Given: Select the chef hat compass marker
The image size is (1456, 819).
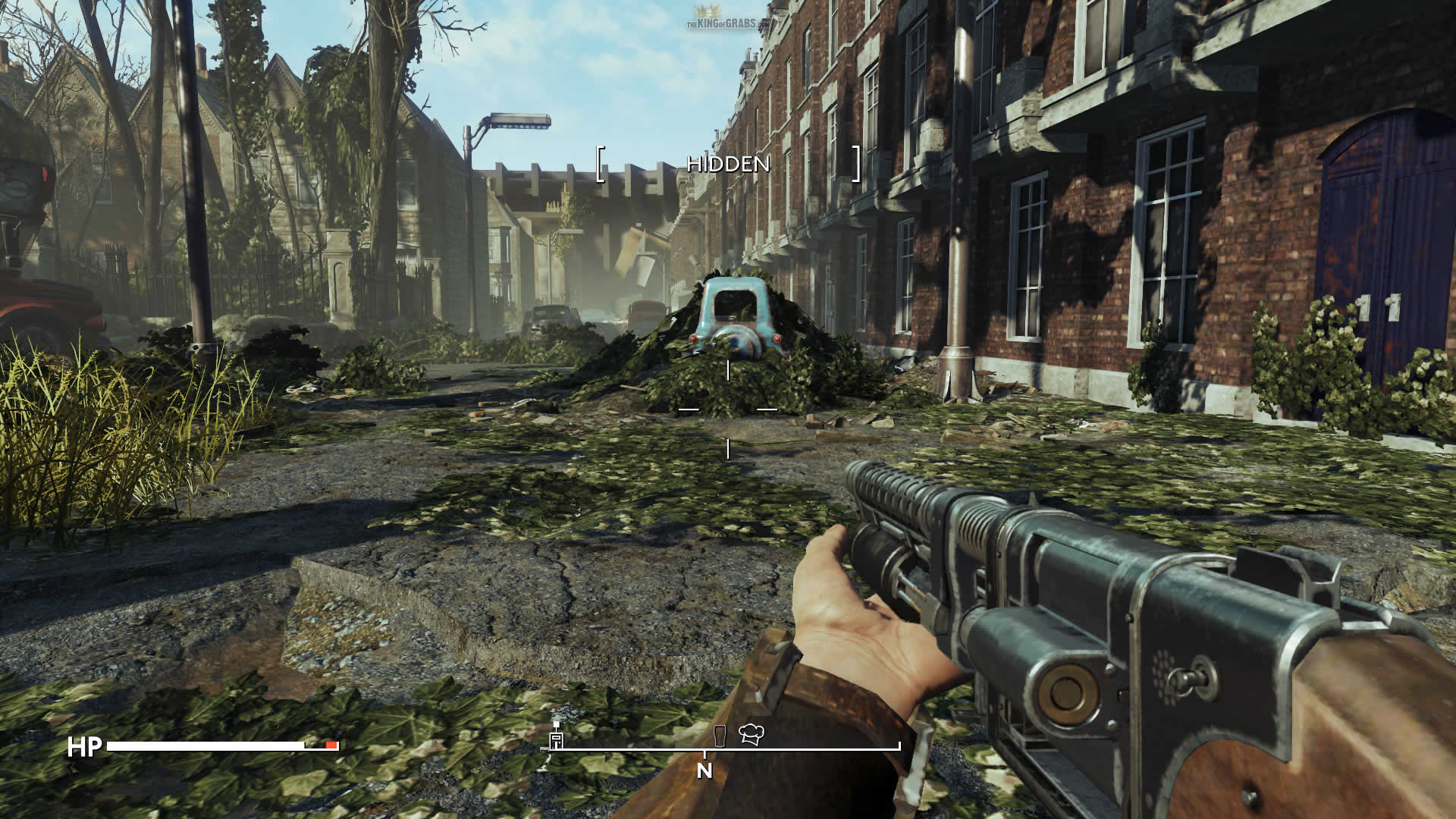Looking at the screenshot, I should coord(751,733).
